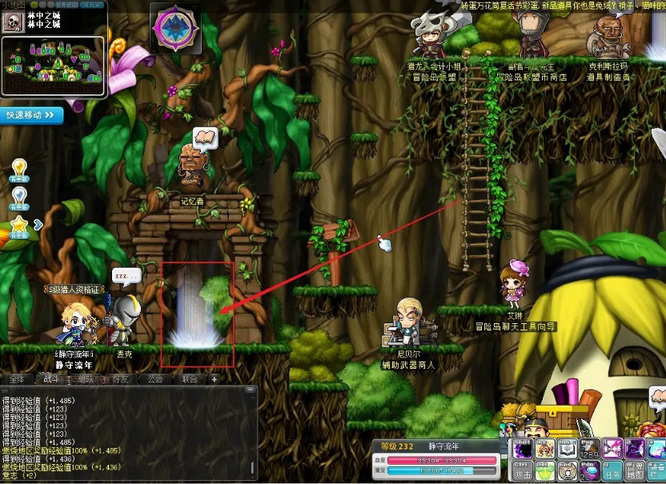The height and width of the screenshot is (484, 666).
Task: Add a new chat tab with plus button
Action: 213,380
